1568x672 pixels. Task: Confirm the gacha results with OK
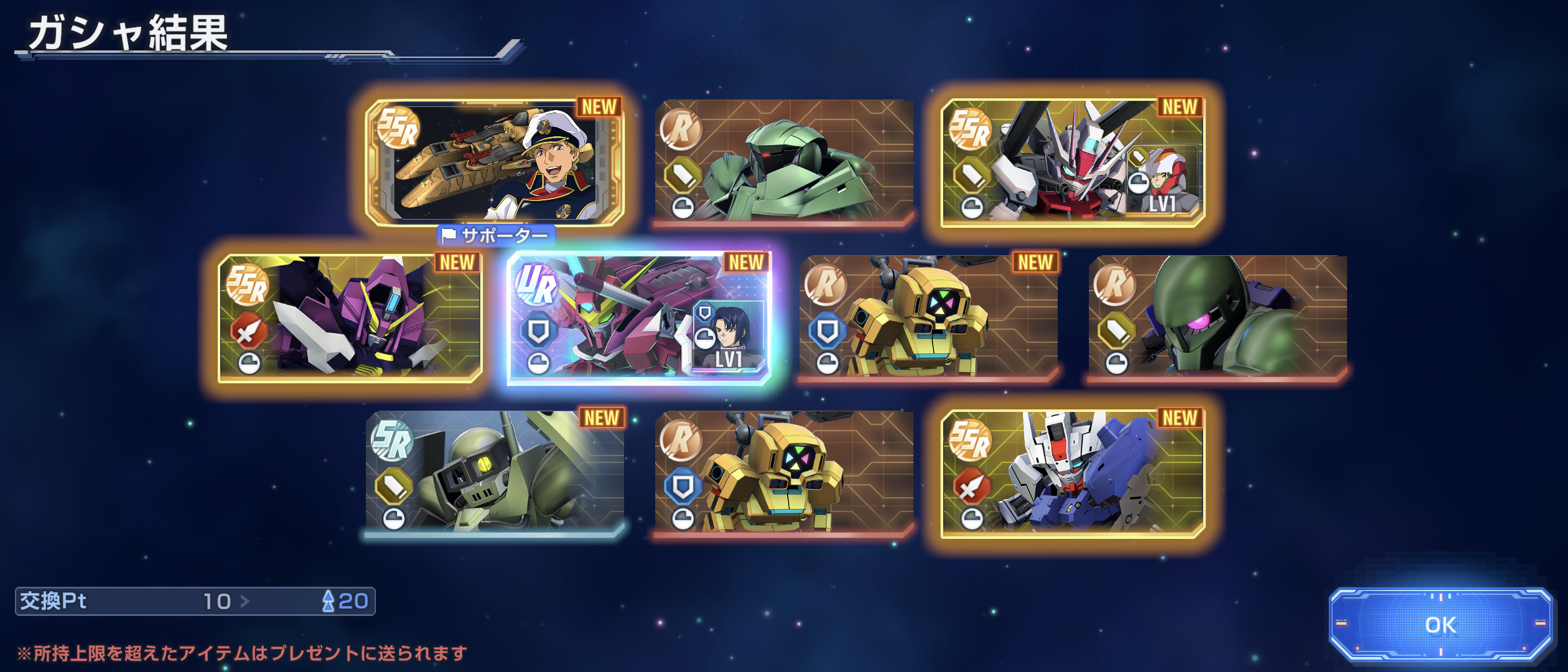pyautogui.click(x=1440, y=624)
